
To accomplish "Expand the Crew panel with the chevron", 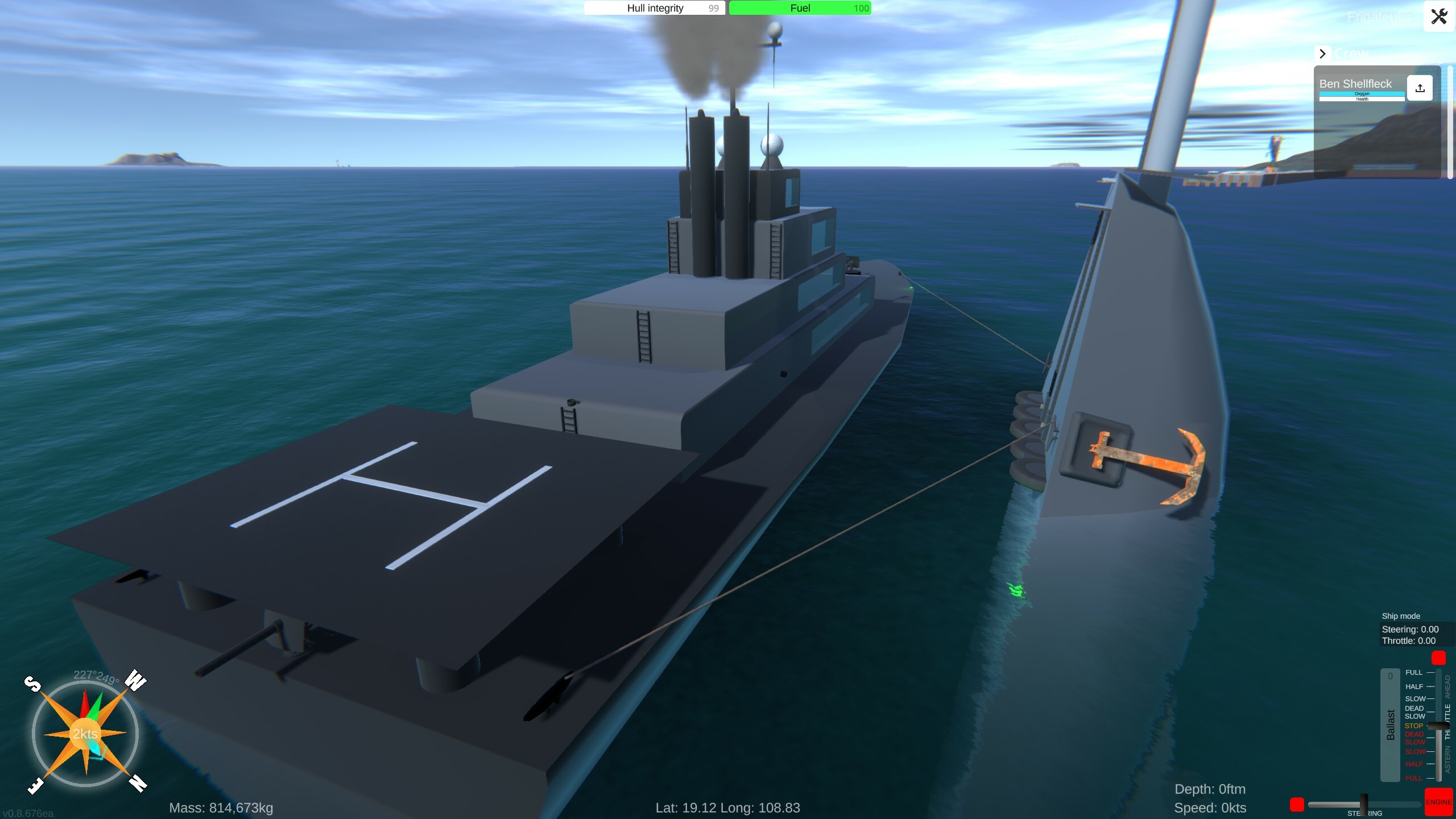I will 1322,53.
